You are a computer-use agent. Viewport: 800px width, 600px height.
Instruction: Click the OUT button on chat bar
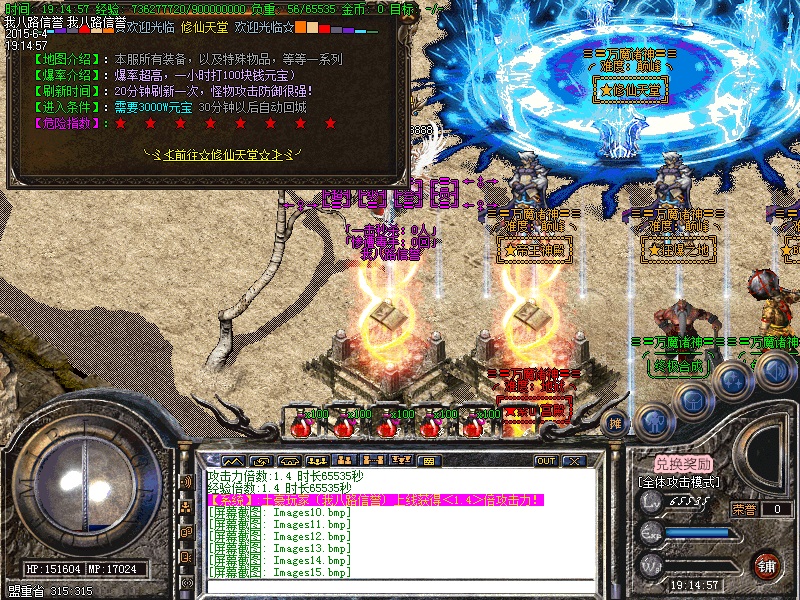tap(545, 461)
